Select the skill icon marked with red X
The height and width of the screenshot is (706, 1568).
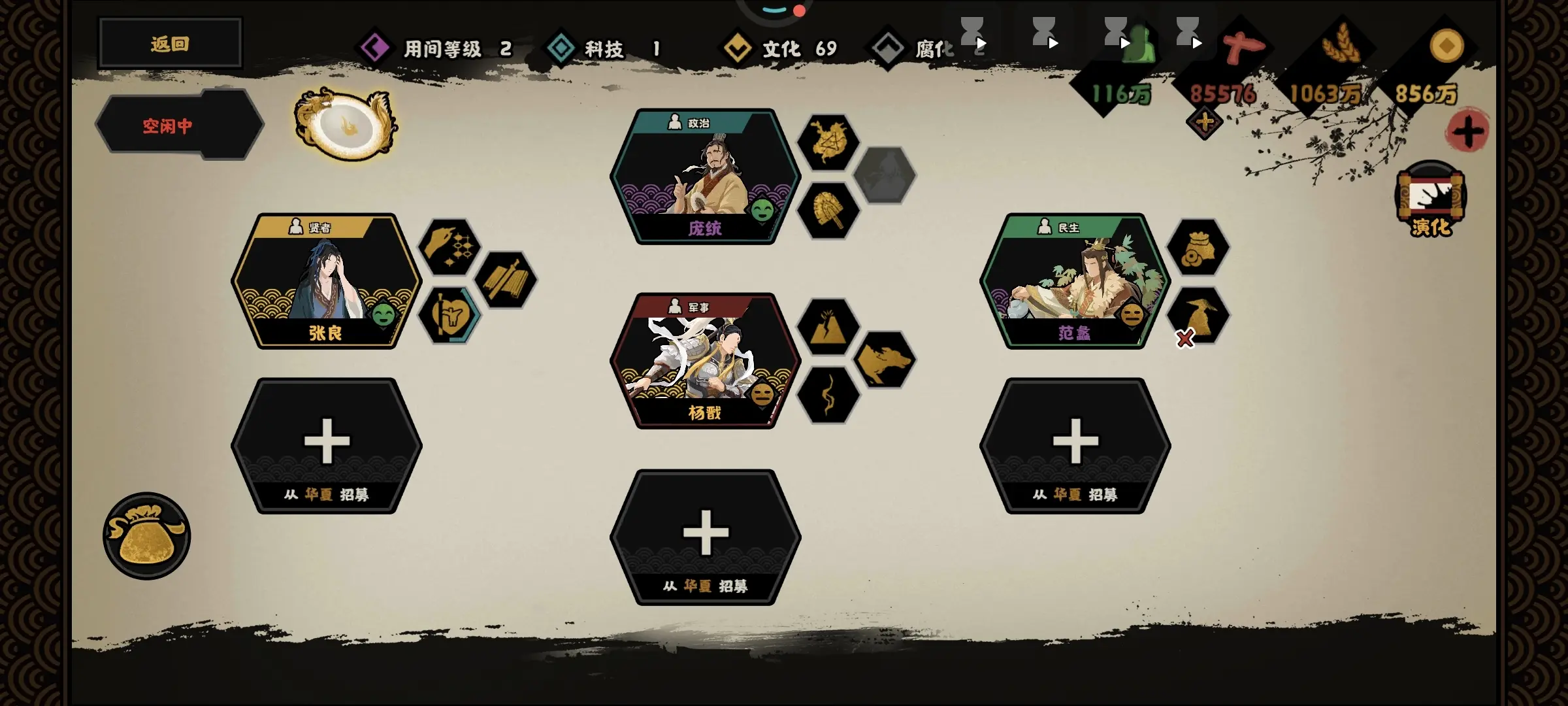(x=1198, y=316)
